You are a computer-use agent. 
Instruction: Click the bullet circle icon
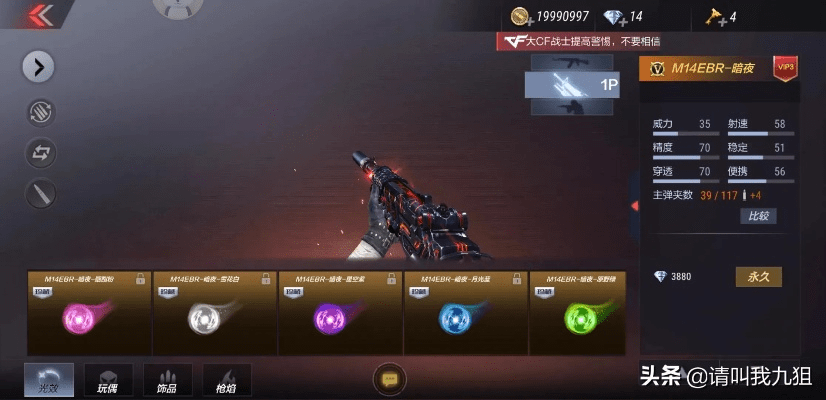coord(39,194)
